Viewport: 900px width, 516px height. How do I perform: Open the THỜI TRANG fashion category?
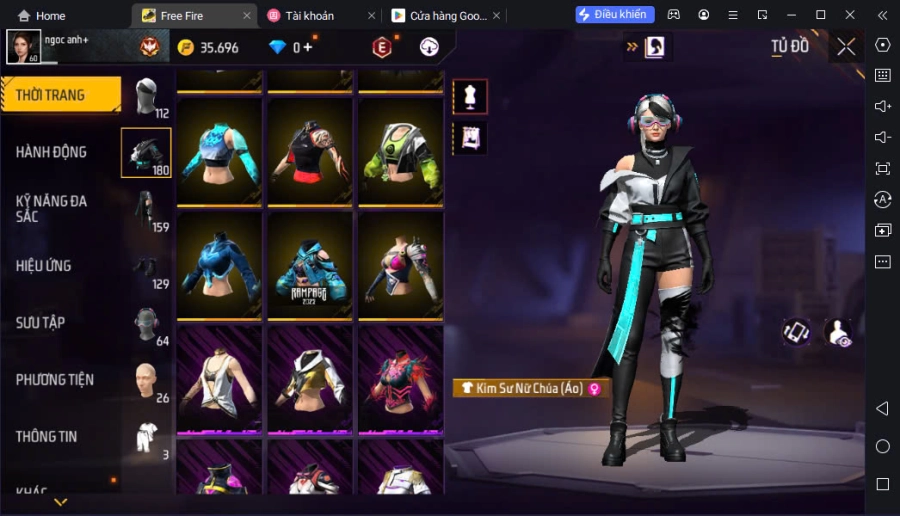60,95
